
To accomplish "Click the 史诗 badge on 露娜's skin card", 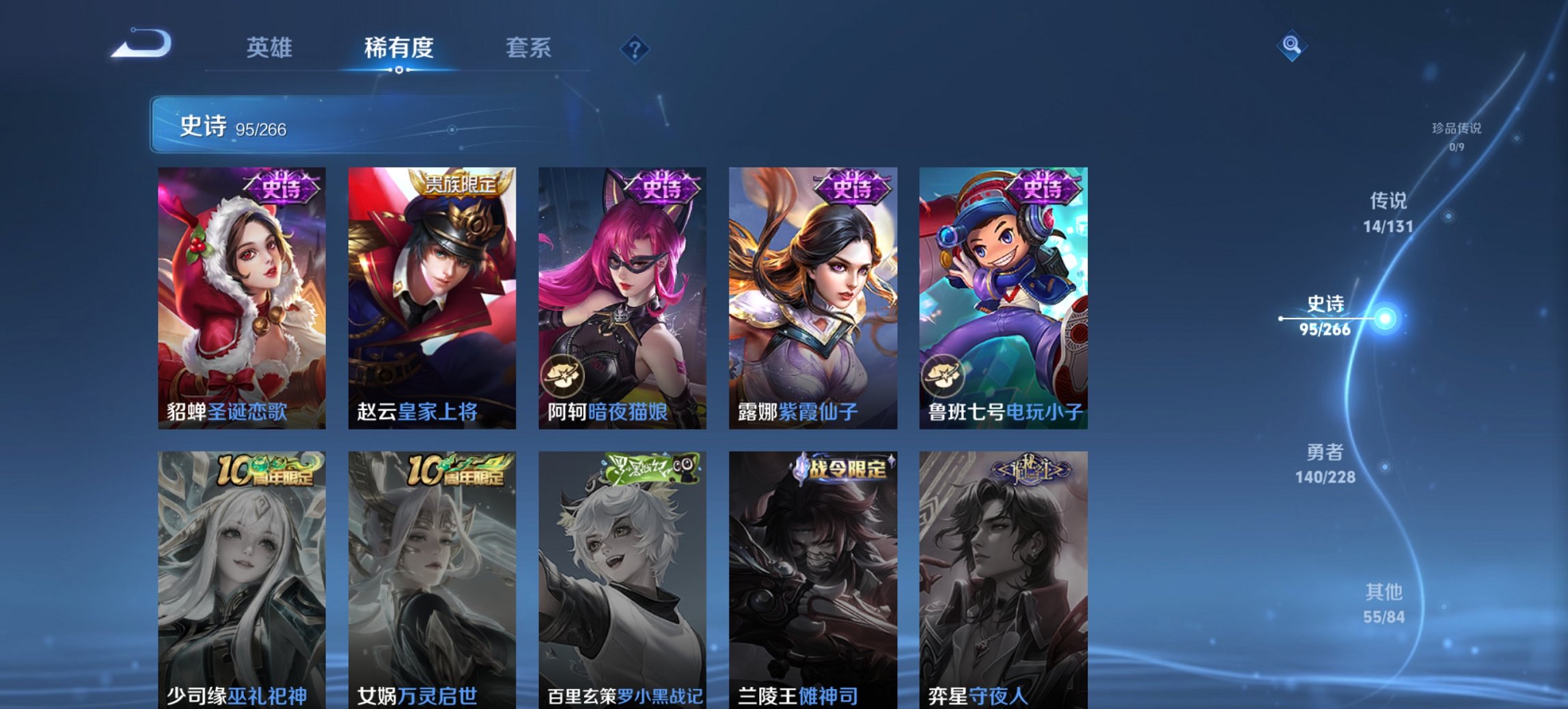I will click(851, 186).
